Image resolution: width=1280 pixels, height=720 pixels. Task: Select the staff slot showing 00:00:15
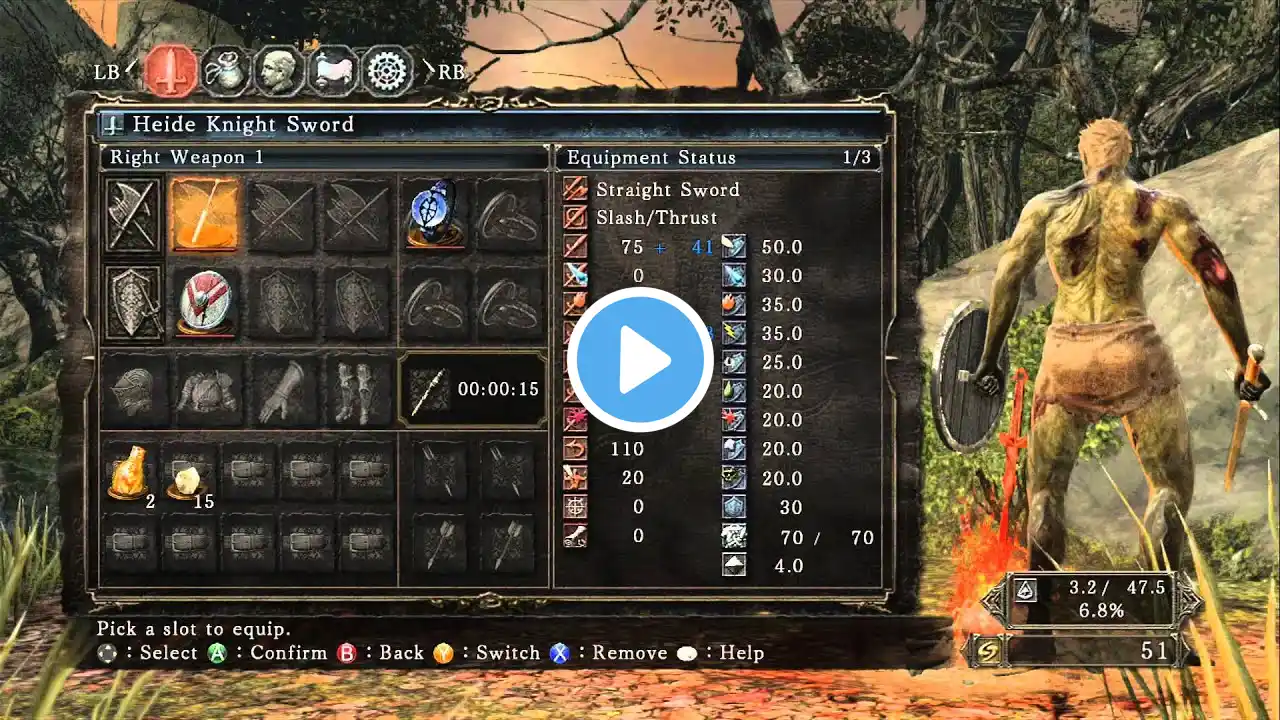(473, 389)
